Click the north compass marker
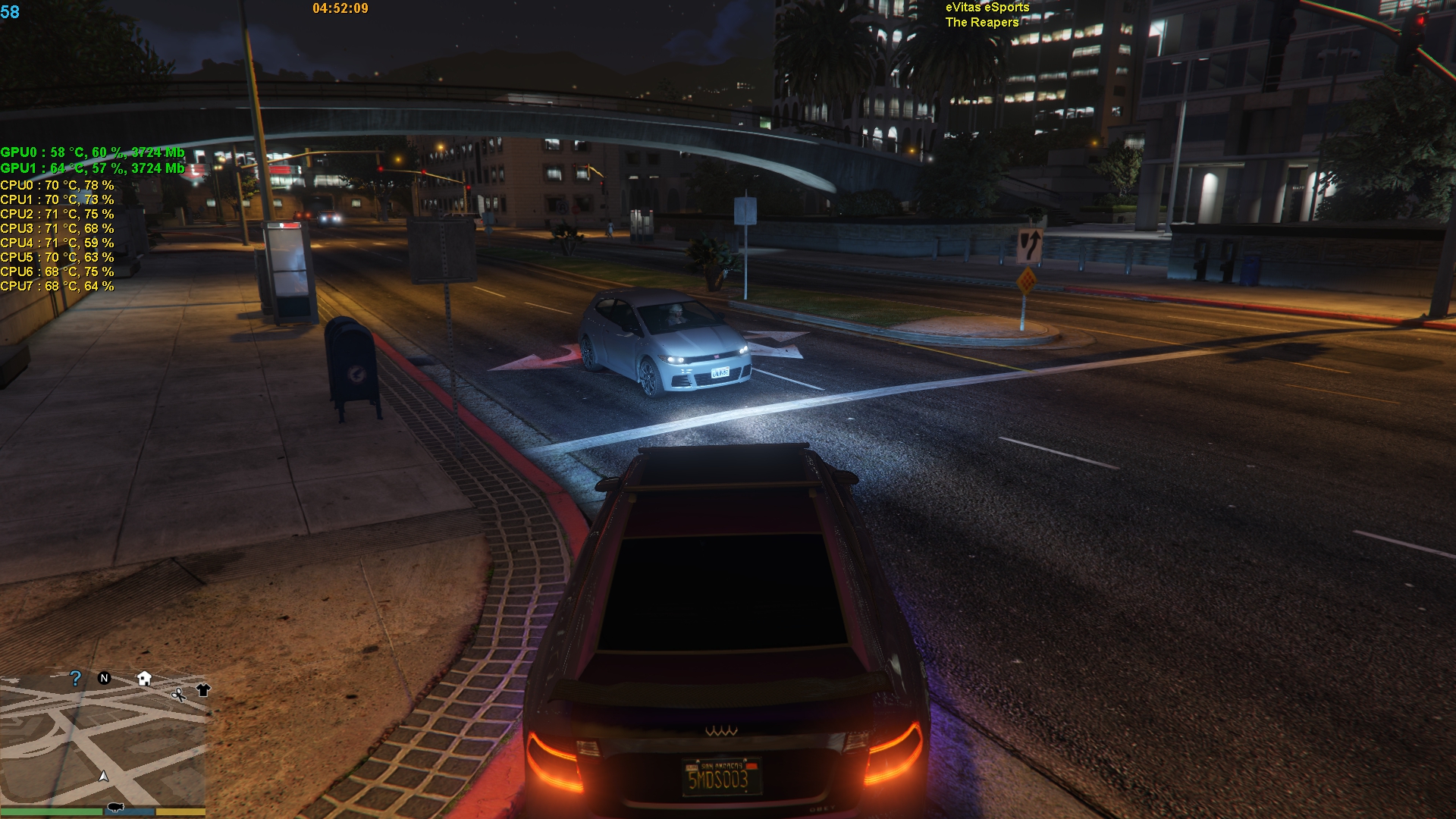Screen dimensions: 1456x819 105,678
